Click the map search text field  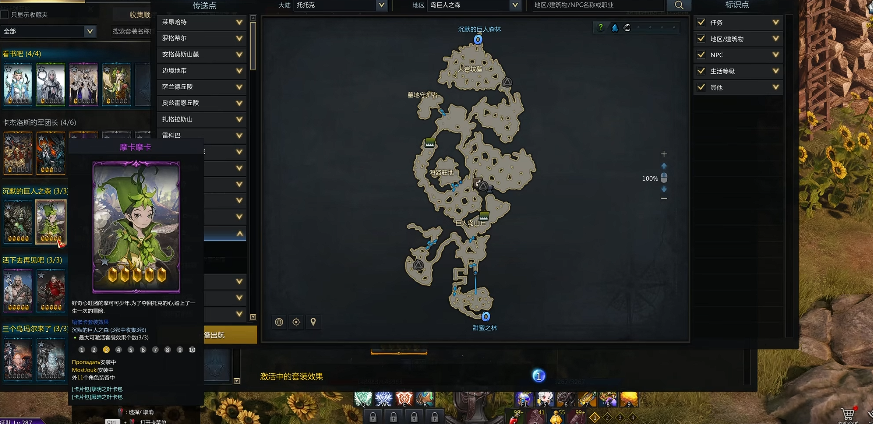[598, 5]
